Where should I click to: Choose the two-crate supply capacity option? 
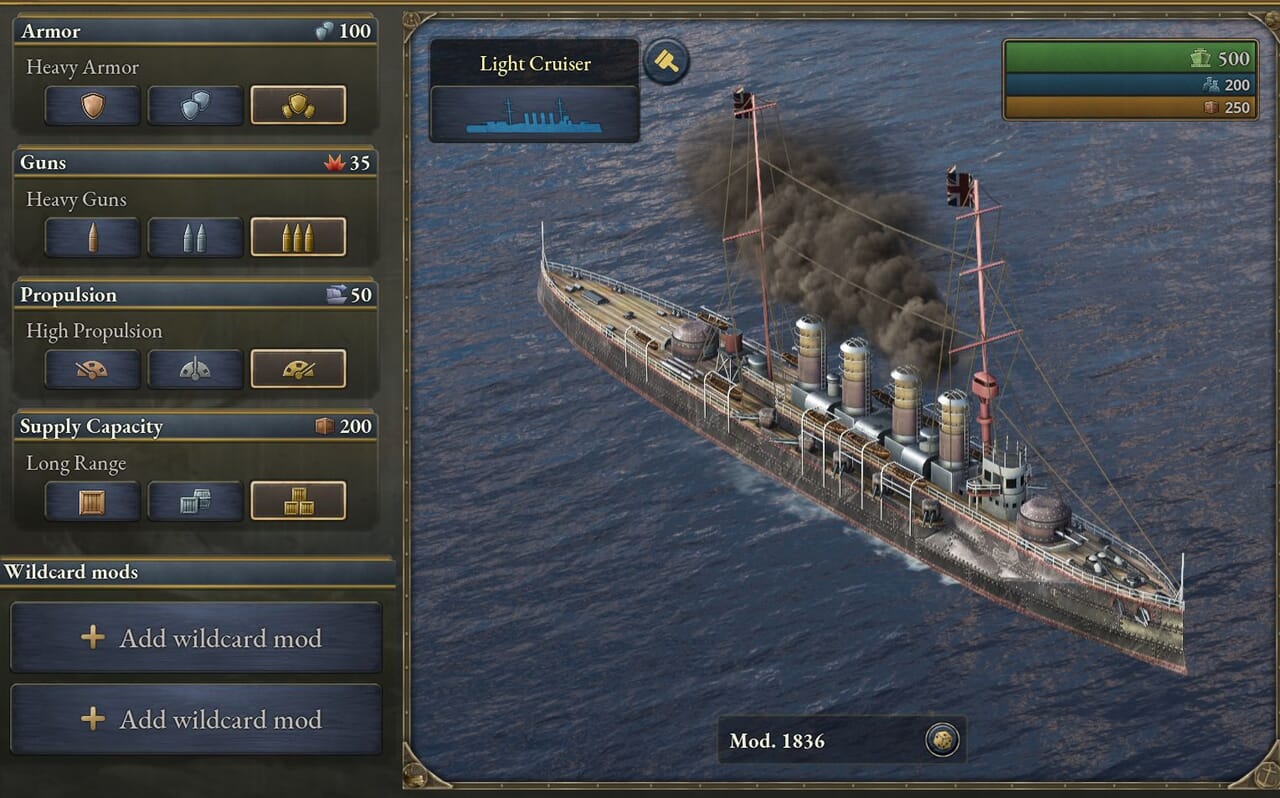click(195, 501)
